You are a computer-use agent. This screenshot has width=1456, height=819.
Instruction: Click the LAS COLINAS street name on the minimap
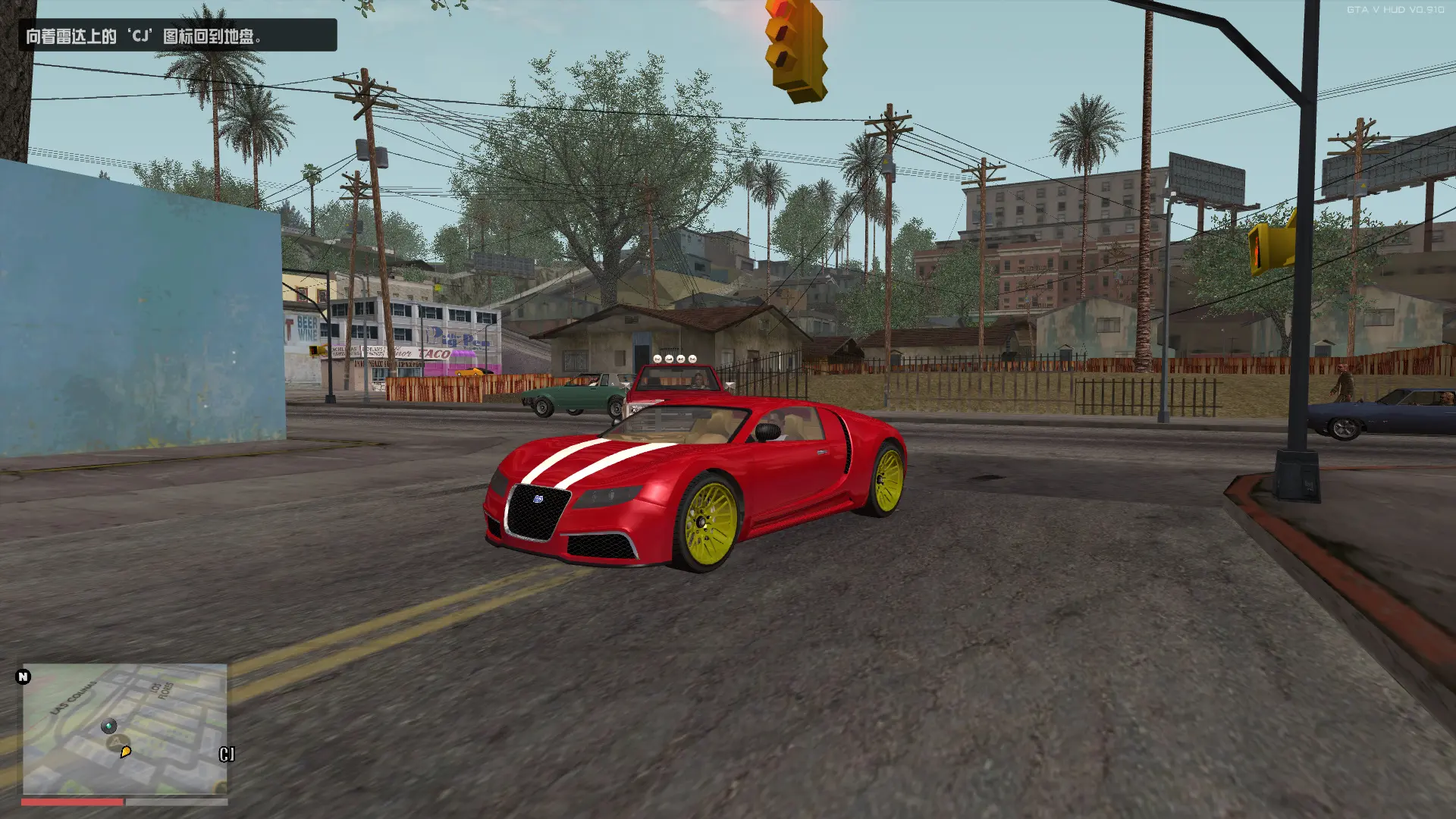tap(71, 696)
